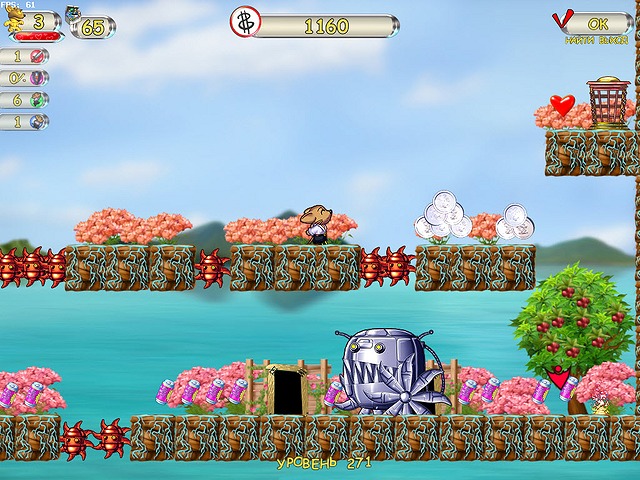This screenshot has height=480, width=640.
Task: Click the OK objective indicator
Action: 597,22
